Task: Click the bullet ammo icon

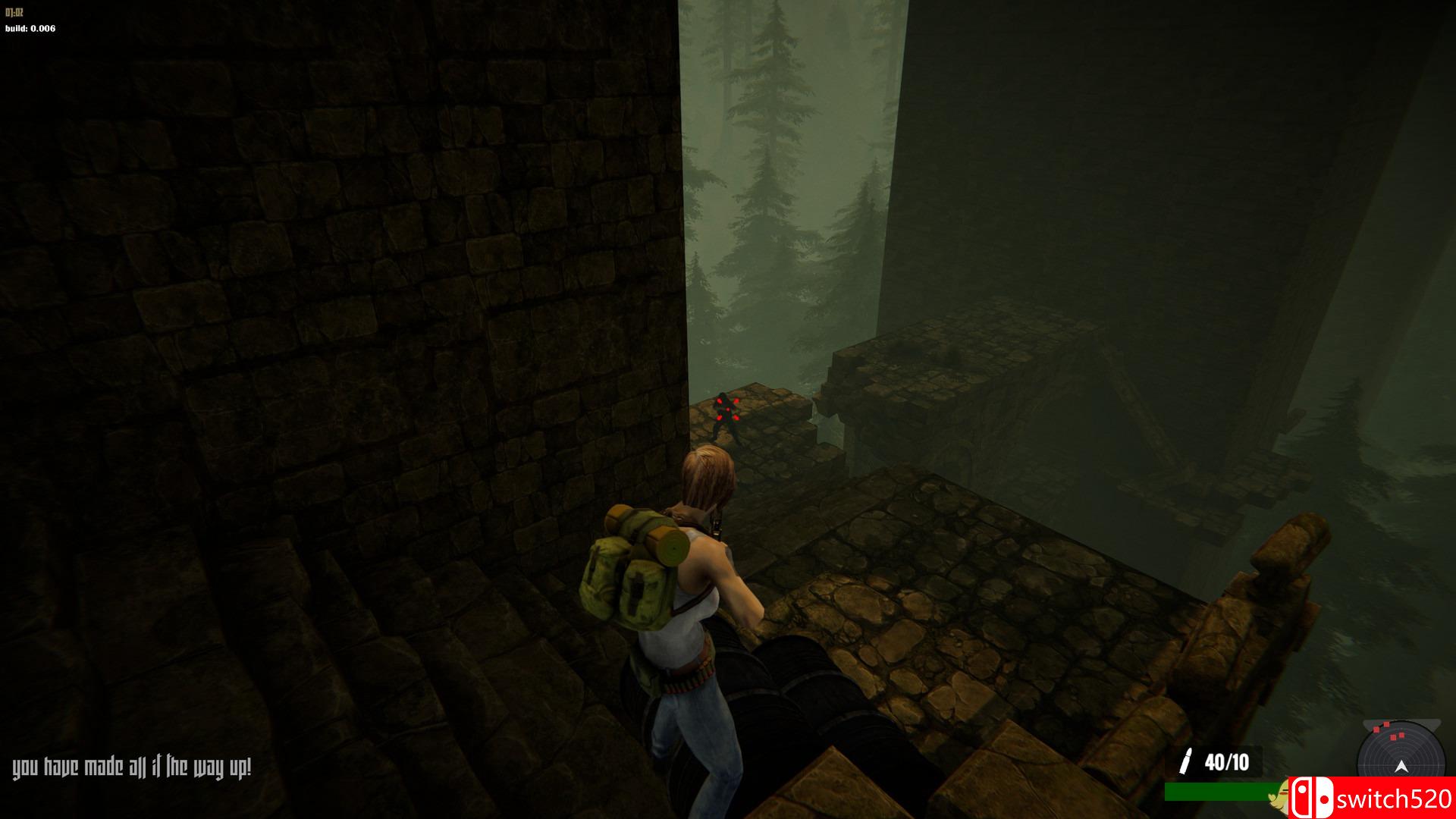Action: pos(1185,761)
